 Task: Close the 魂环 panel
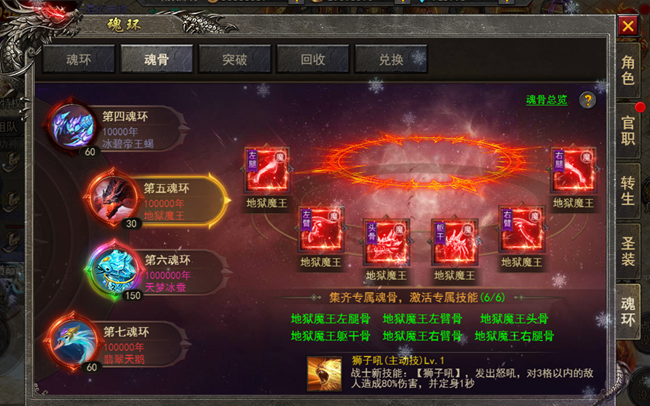coord(627,25)
